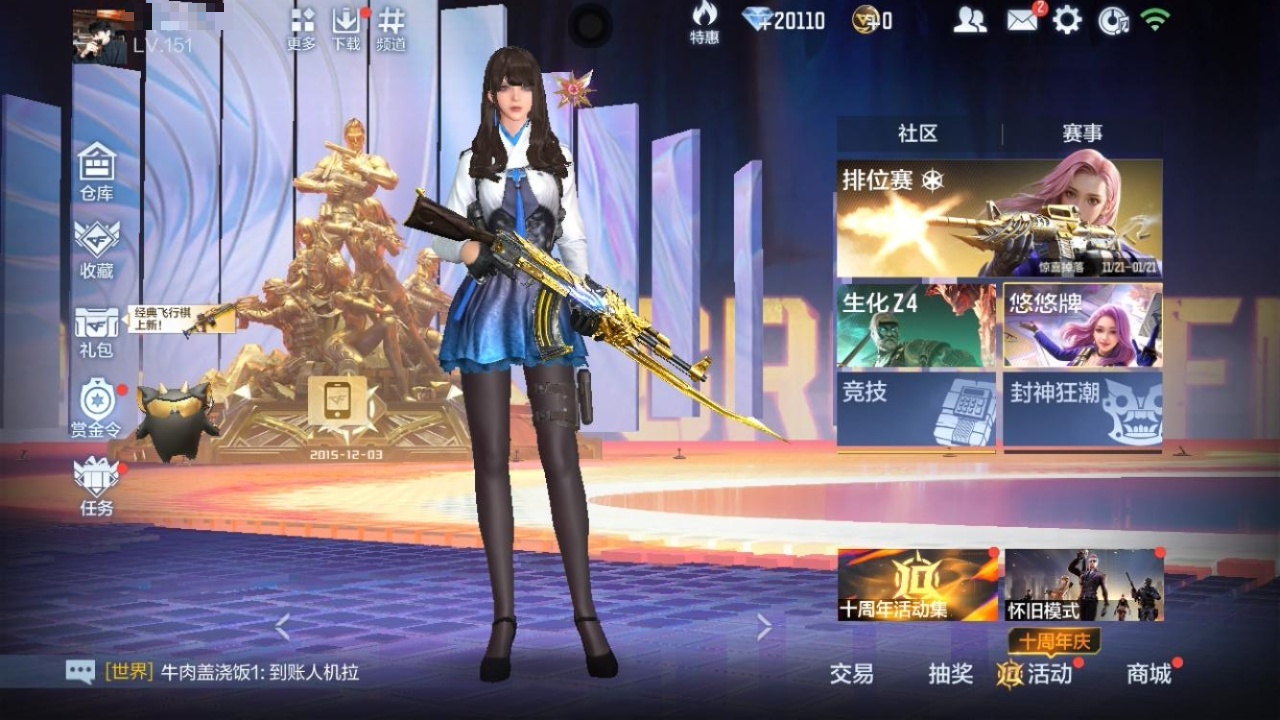1280x720 pixels.
Task: Click the player avatar portrait
Action: click(x=100, y=37)
